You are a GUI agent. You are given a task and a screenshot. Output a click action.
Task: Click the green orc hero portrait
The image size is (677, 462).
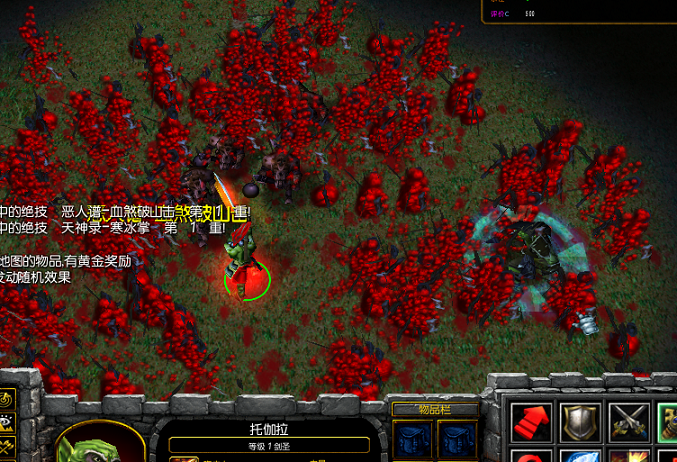pyautogui.click(x=98, y=445)
